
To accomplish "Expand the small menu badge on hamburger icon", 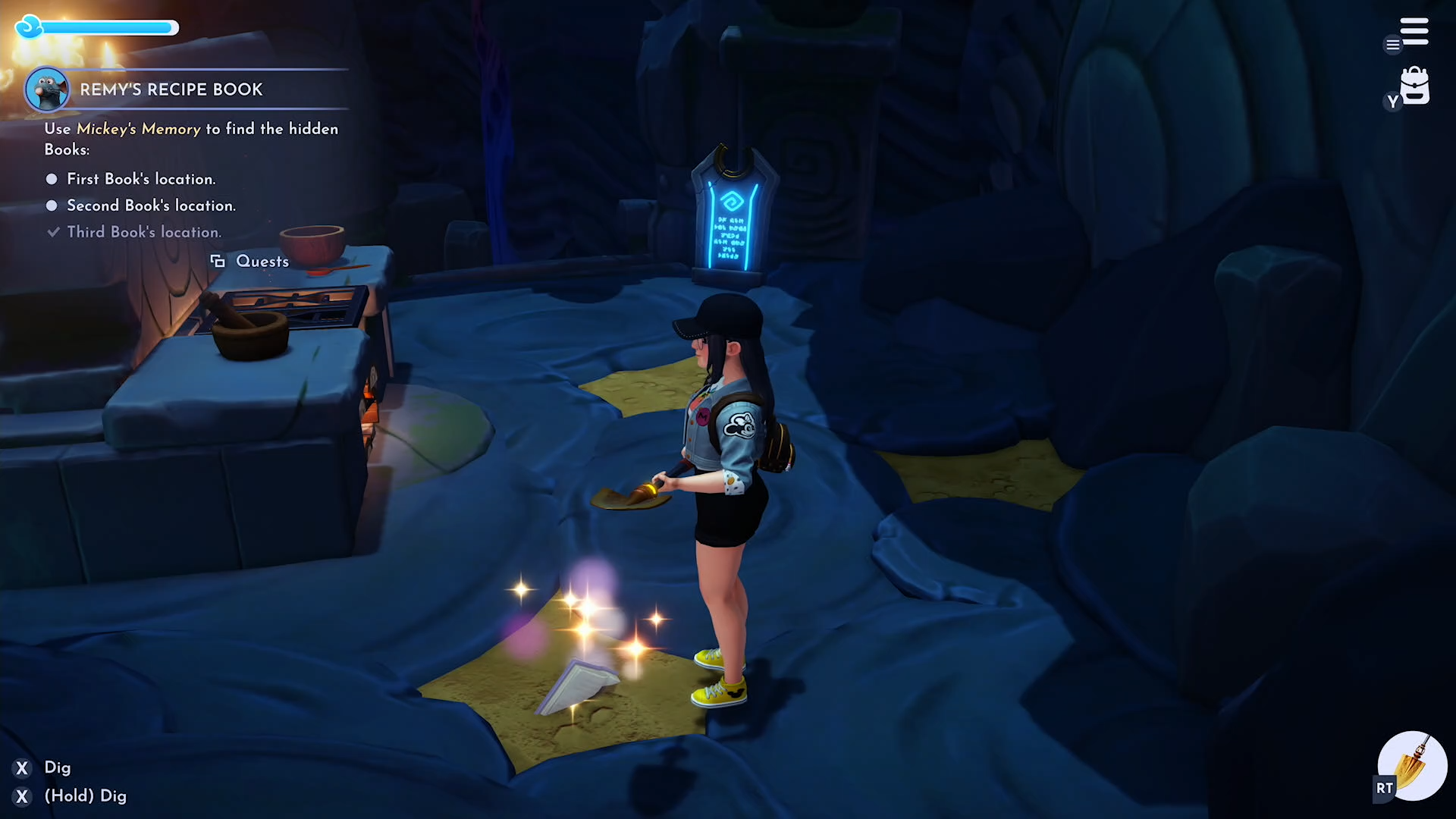I will tap(1392, 45).
